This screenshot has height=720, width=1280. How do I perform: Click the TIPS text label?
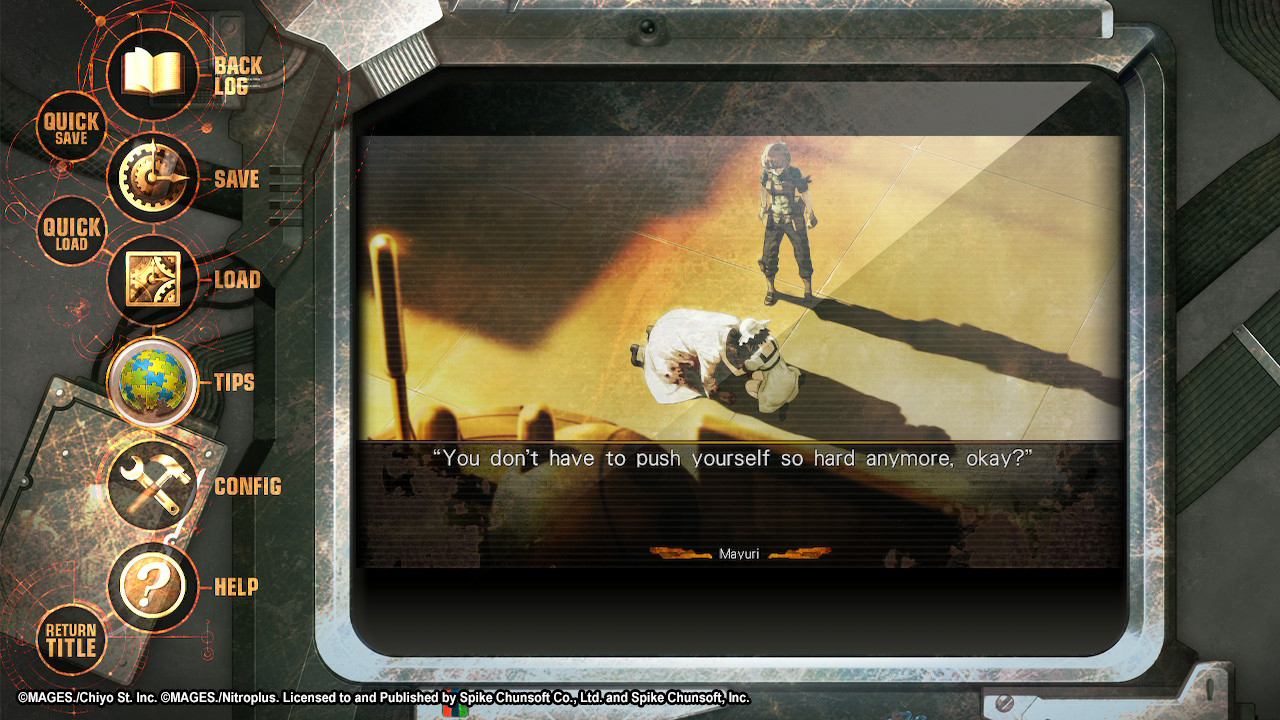point(235,383)
